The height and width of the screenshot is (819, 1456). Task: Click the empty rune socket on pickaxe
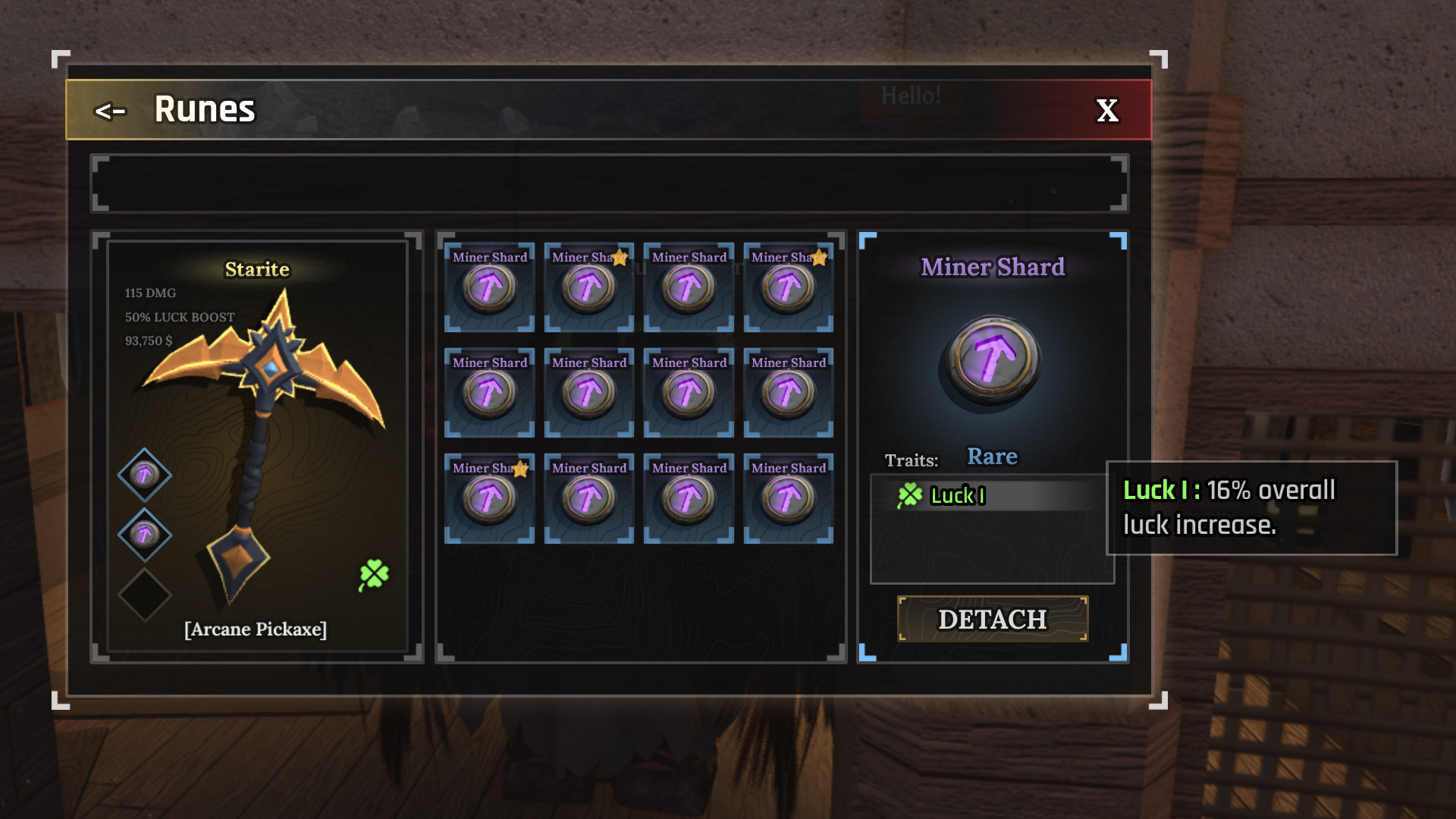point(144,595)
